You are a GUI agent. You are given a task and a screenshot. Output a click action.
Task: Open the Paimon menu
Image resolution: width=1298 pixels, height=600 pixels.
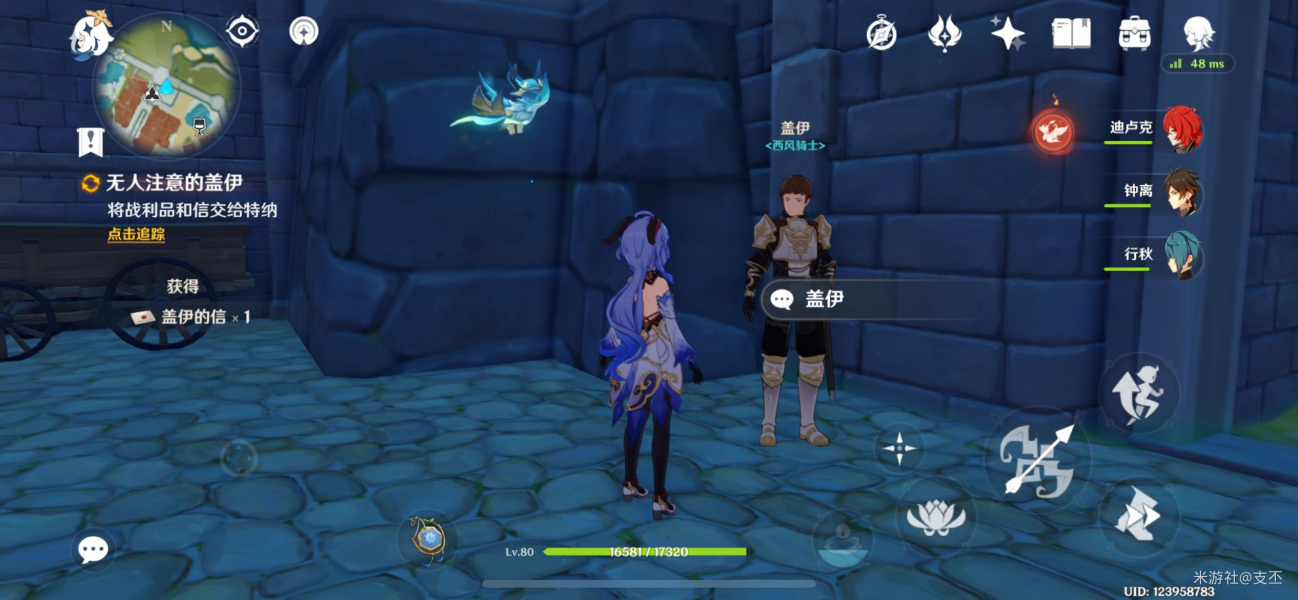pos(89,33)
